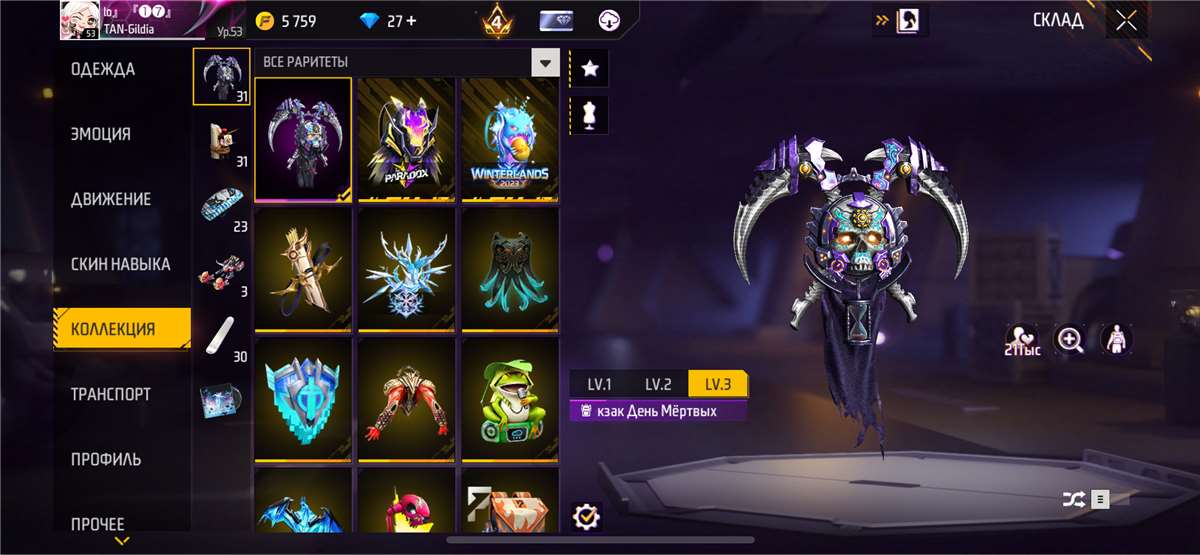The image size is (1200, 555).
Task: Show favorites with the star button
Action: [590, 68]
